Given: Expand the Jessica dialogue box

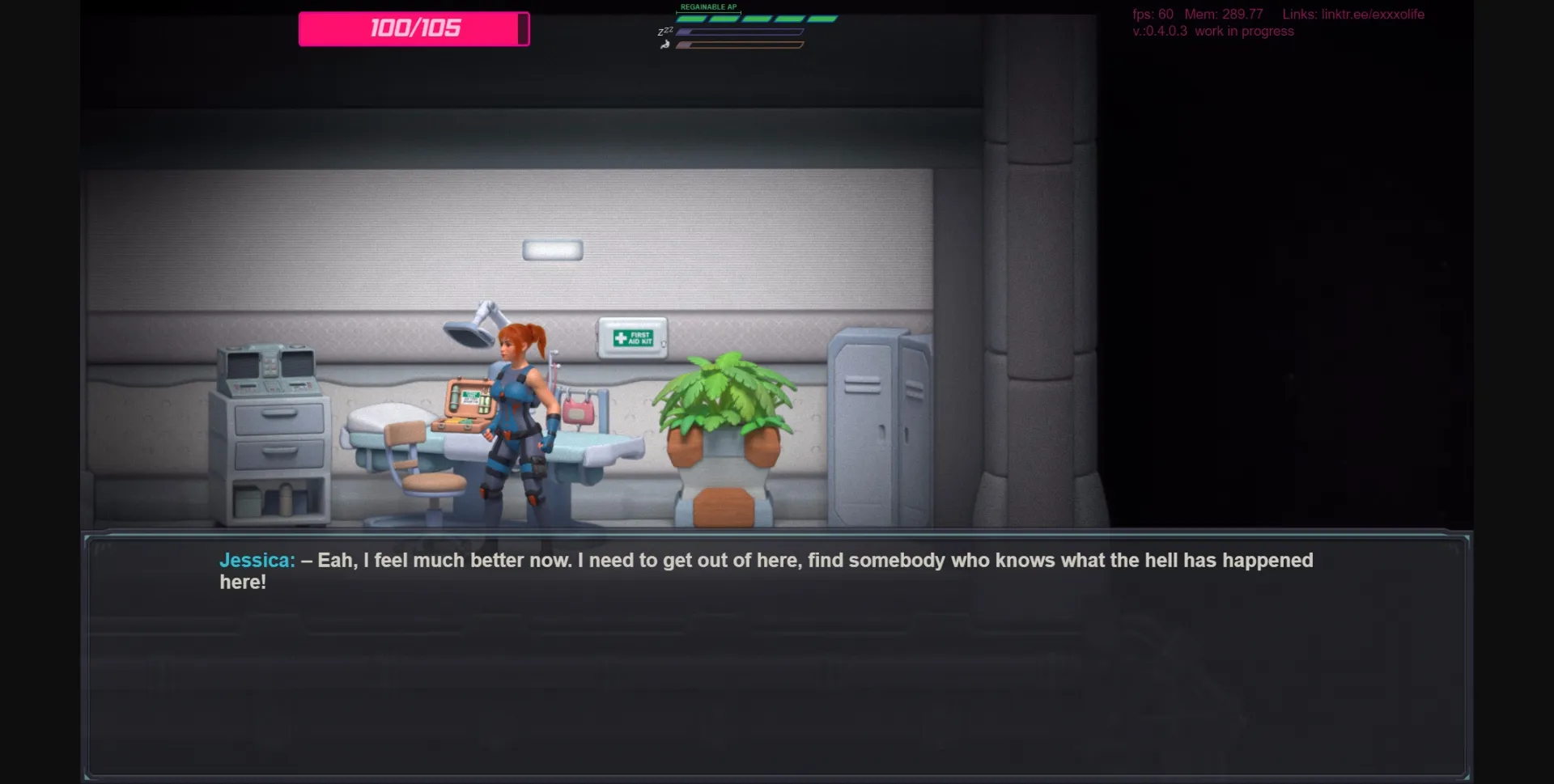Looking at the screenshot, I should pos(777,655).
